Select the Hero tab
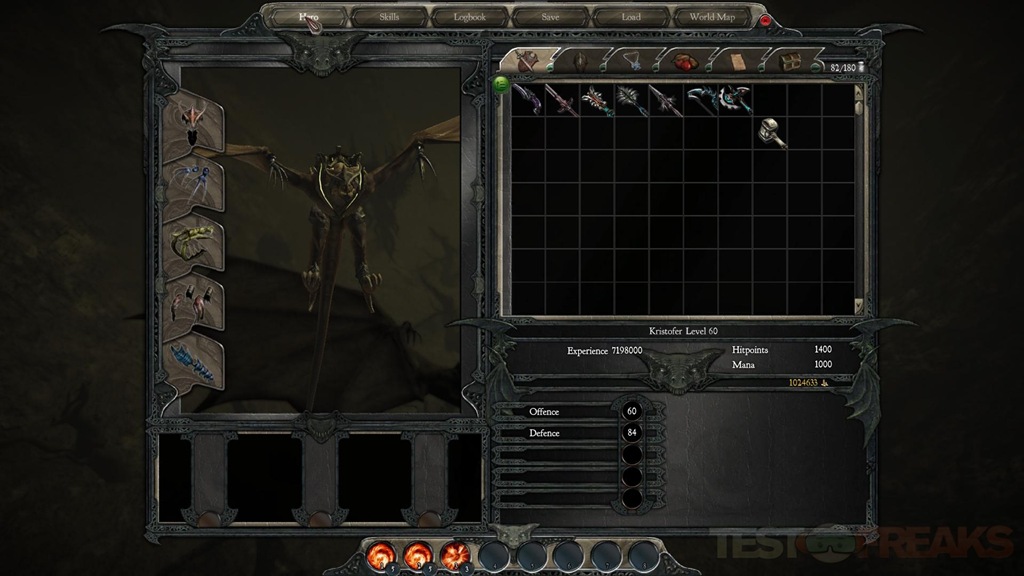The height and width of the screenshot is (576, 1024). (x=308, y=17)
